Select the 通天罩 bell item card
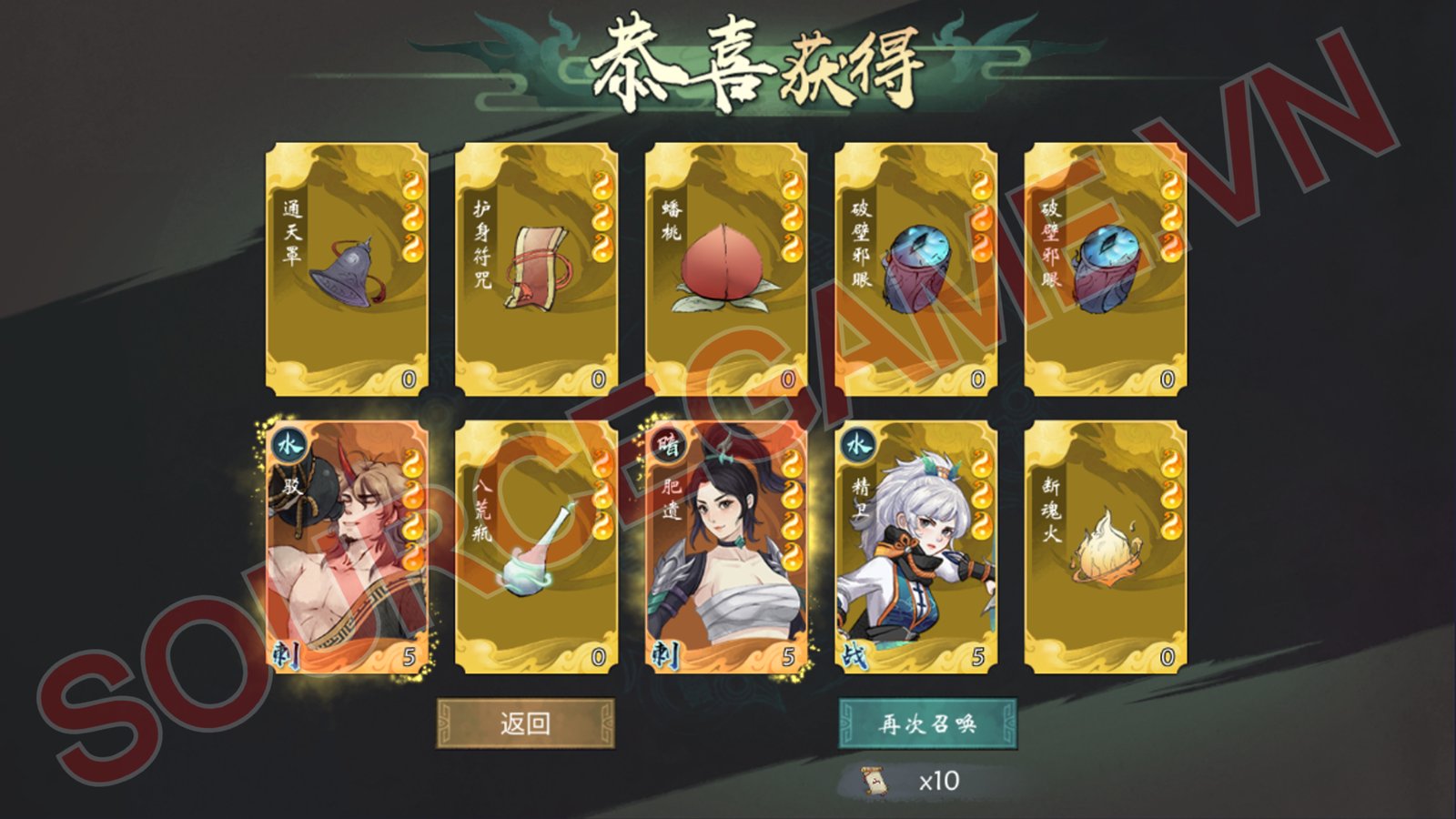Image resolution: width=1456 pixels, height=819 pixels. pyautogui.click(x=347, y=268)
